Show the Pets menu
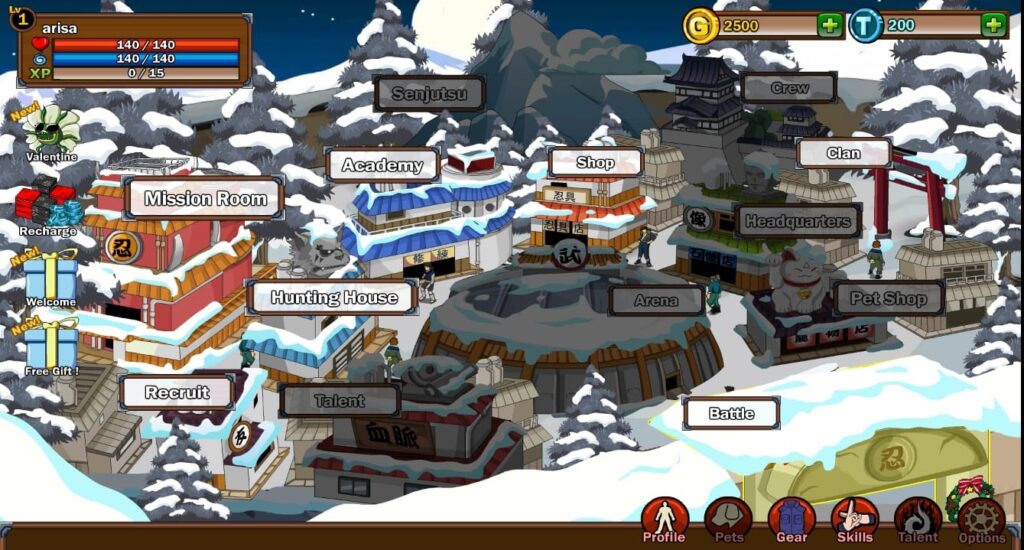The height and width of the screenshot is (550, 1024). 728,519
